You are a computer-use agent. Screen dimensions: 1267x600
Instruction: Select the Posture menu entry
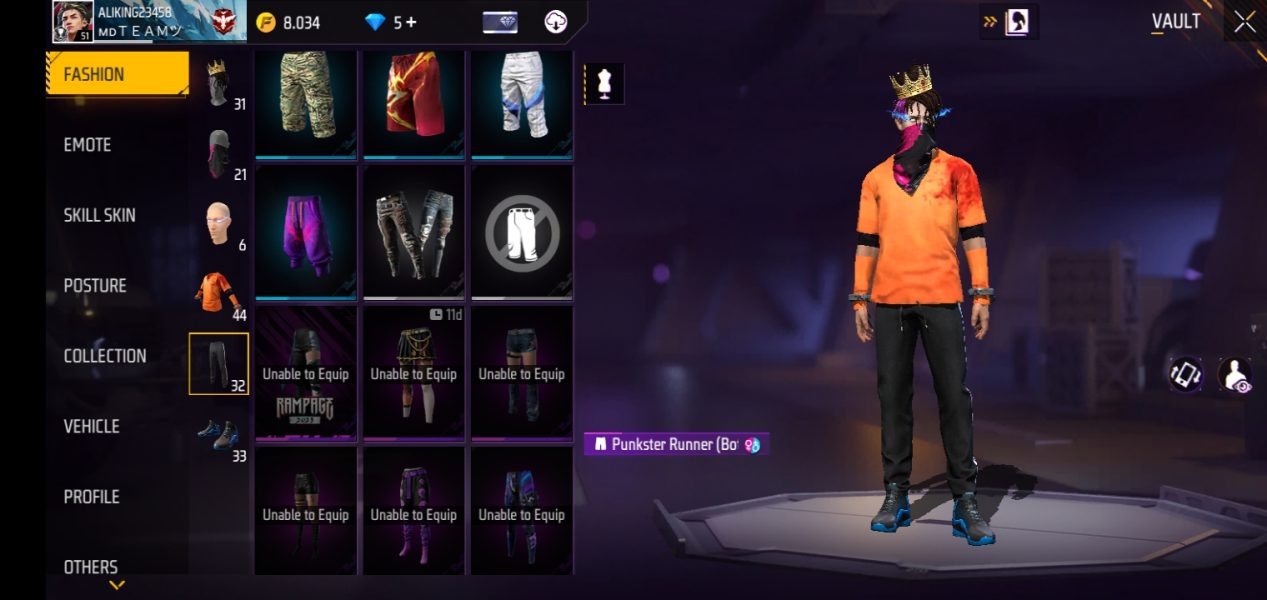[x=95, y=286]
